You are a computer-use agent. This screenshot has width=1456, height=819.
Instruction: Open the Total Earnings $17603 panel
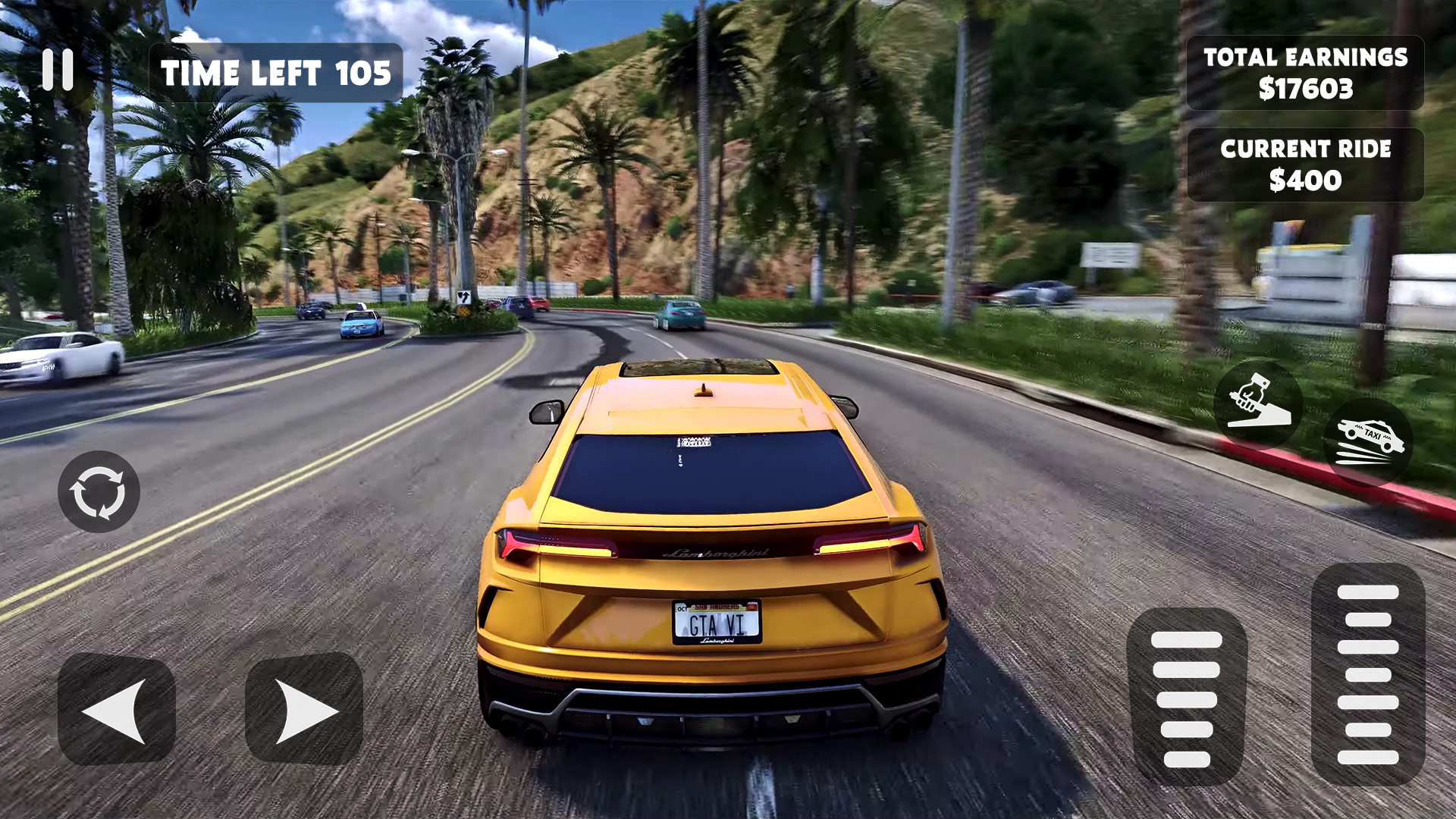point(1306,72)
